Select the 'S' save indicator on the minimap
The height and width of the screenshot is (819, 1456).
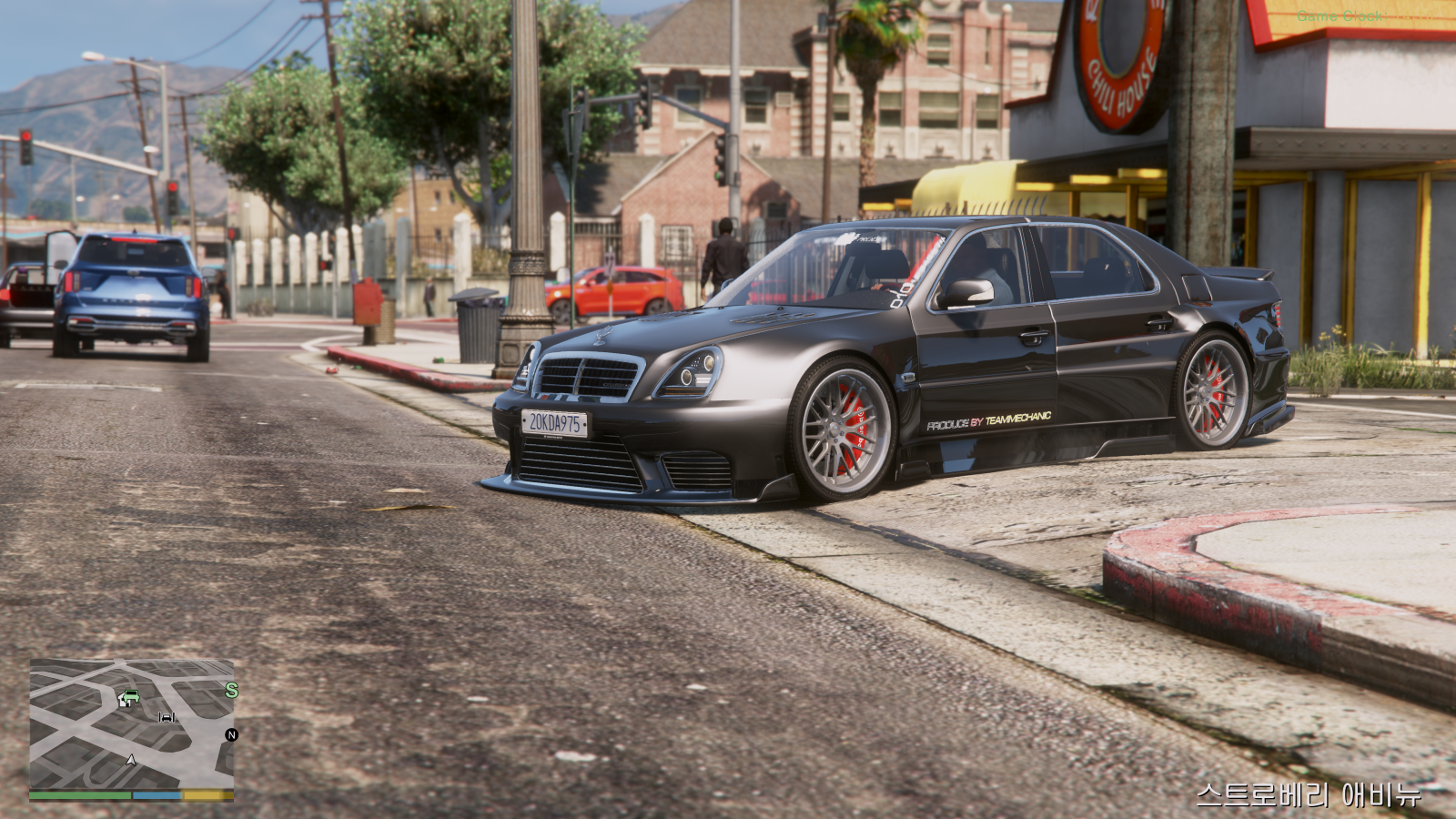232,690
